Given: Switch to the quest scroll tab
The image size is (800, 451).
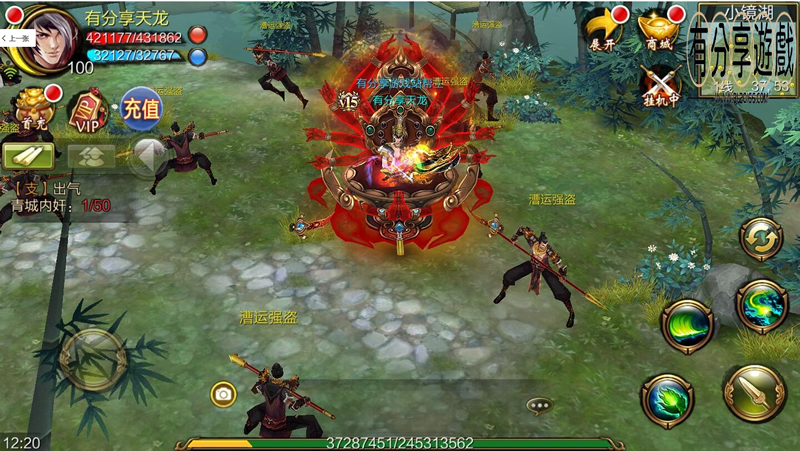Looking at the screenshot, I should pos(27,155).
